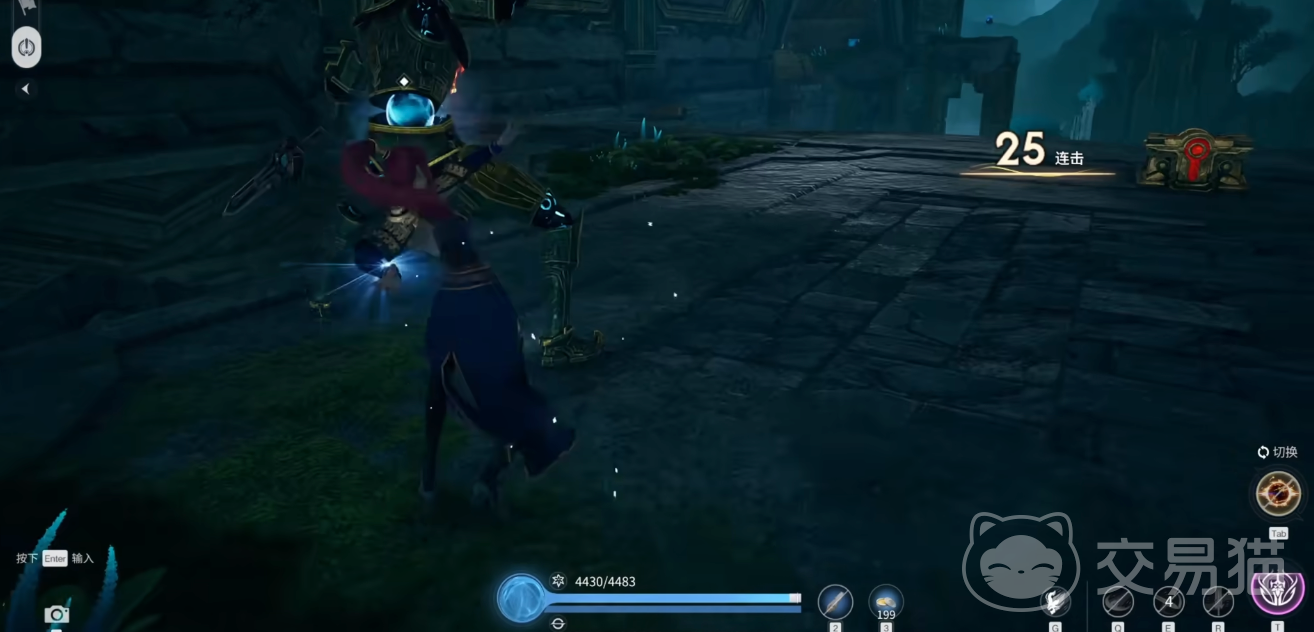Click the 切换 switch label
The width and height of the screenshot is (1314, 632).
coord(1278,452)
